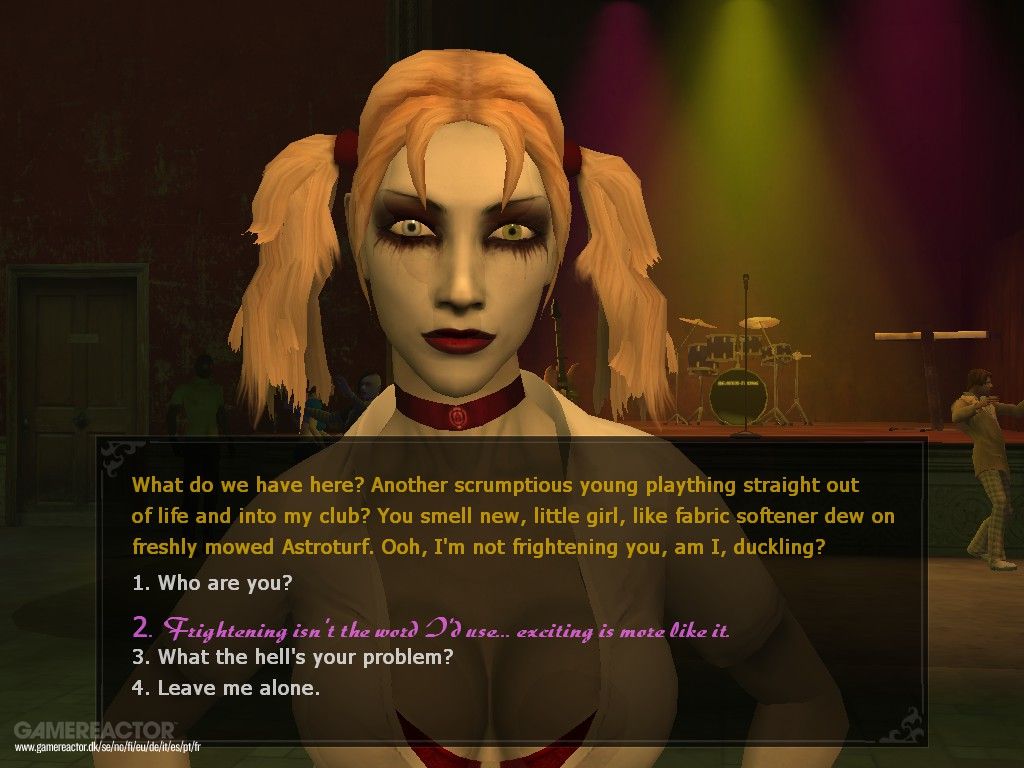This screenshot has height=768, width=1024.
Task: Choose the reply "Who are you?"
Action: pyautogui.click(x=212, y=582)
